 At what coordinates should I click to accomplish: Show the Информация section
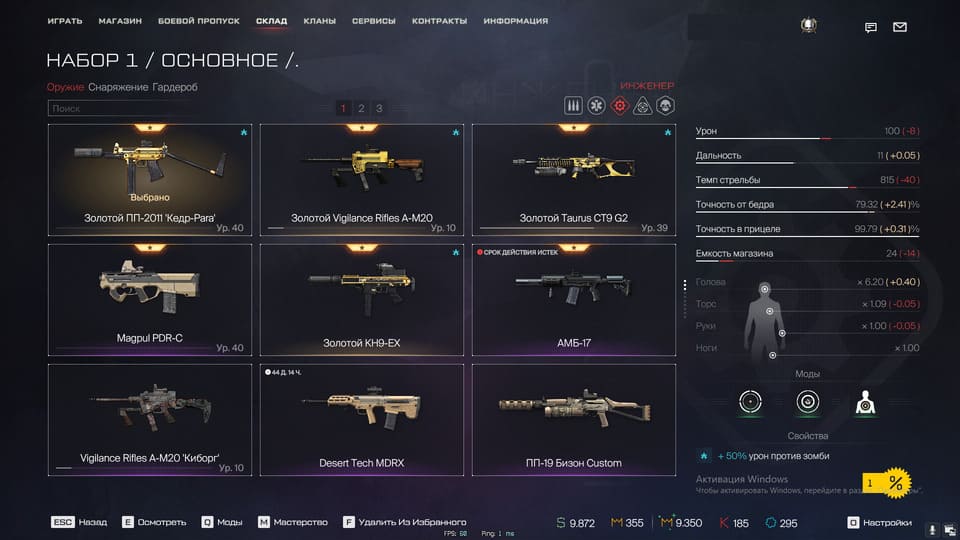(x=515, y=21)
